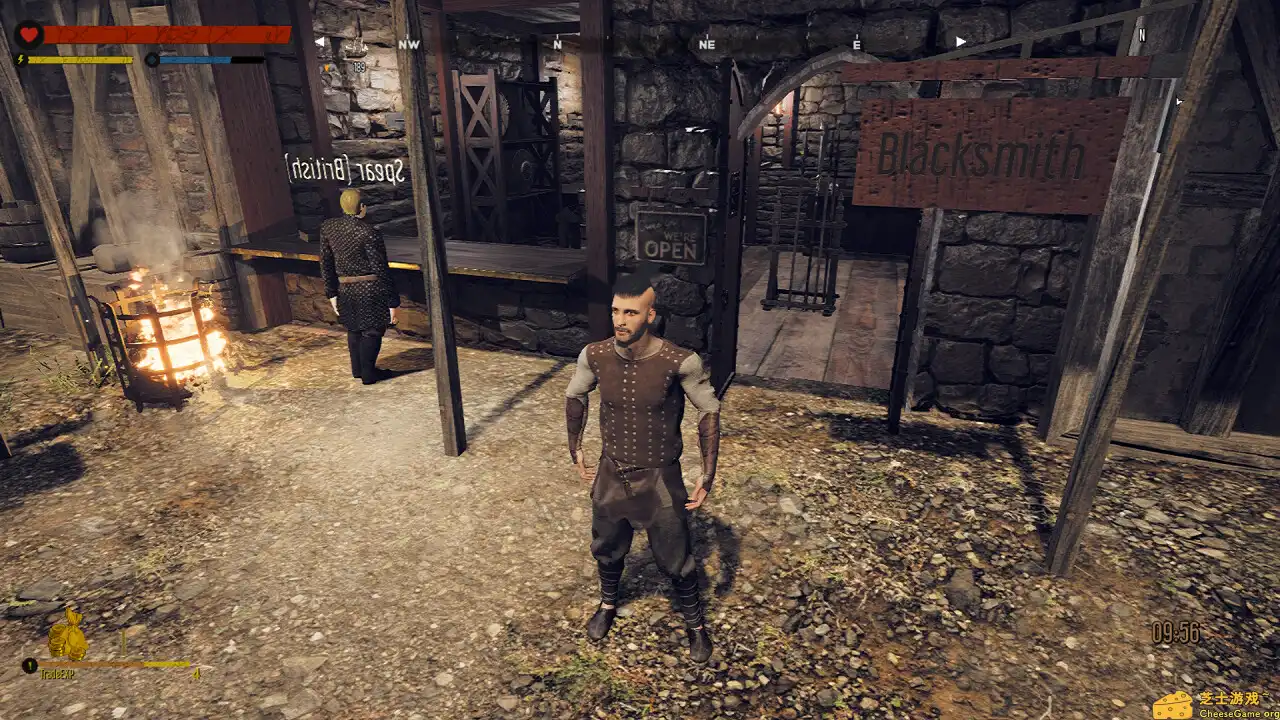This screenshot has width=1280, height=720.
Task: Click the circular icon before the blue bar
Action: (153, 57)
